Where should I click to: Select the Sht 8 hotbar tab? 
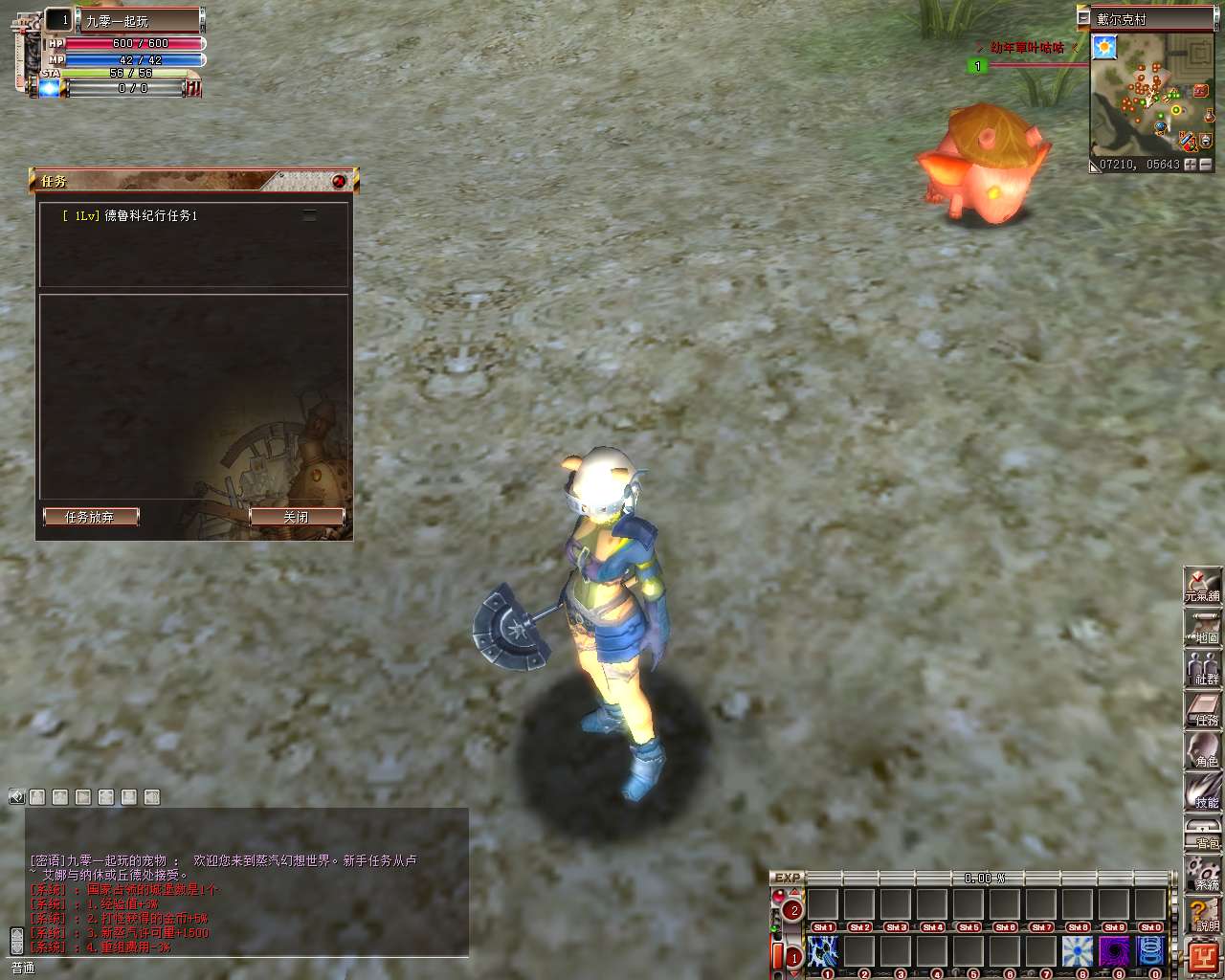[x=1078, y=926]
